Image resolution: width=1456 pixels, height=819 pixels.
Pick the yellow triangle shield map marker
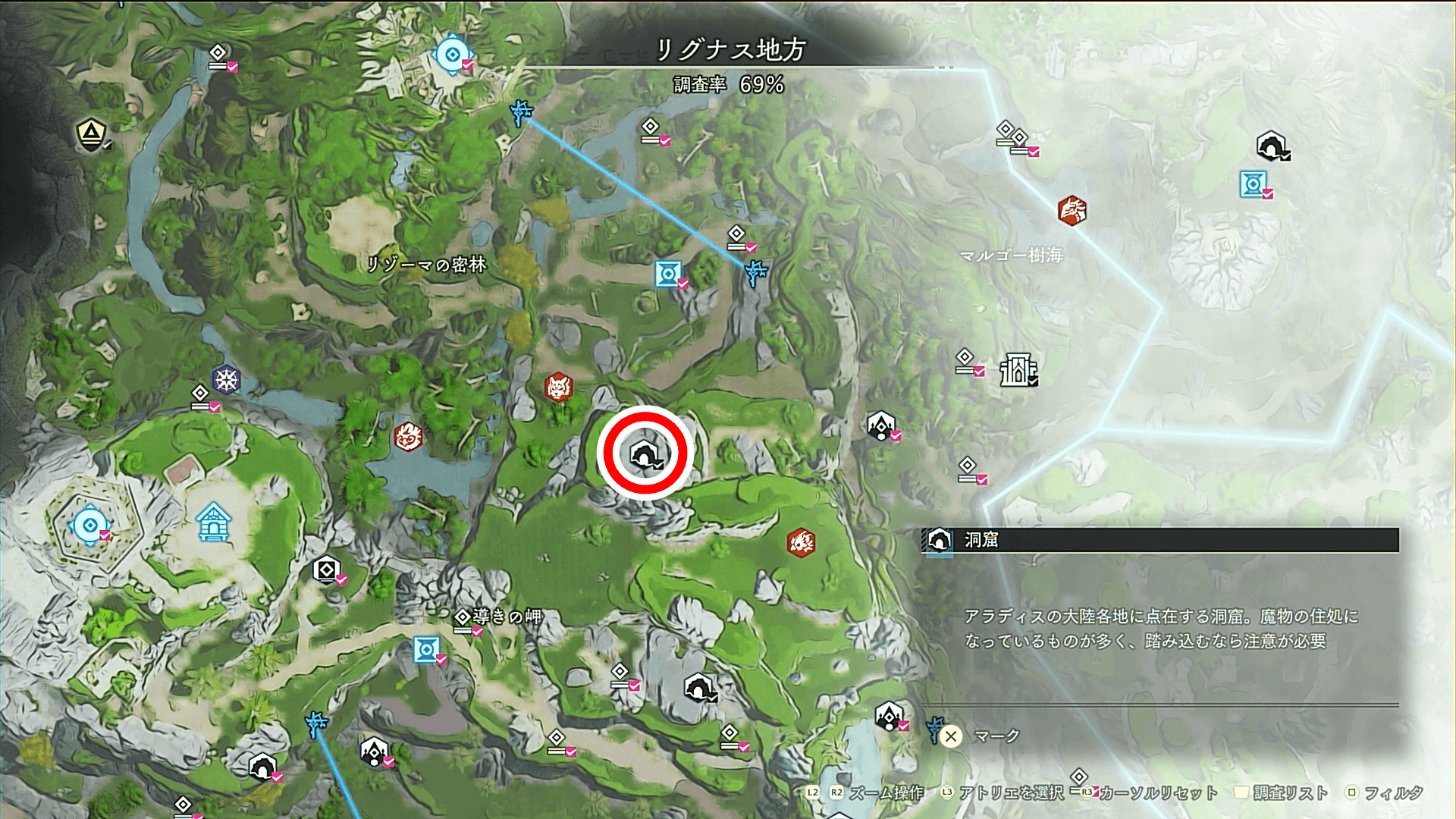91,134
